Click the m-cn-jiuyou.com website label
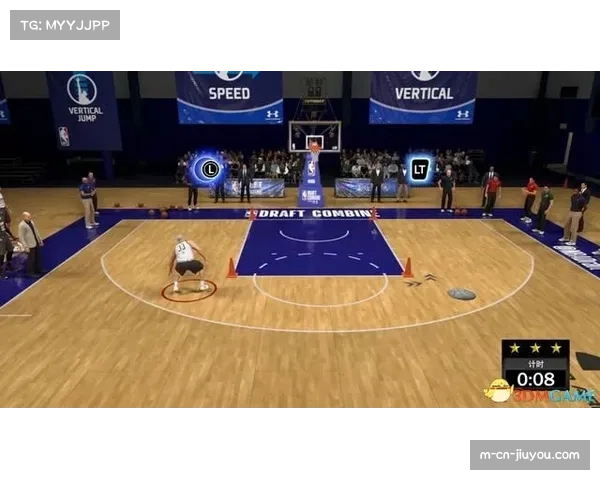 click(x=528, y=455)
